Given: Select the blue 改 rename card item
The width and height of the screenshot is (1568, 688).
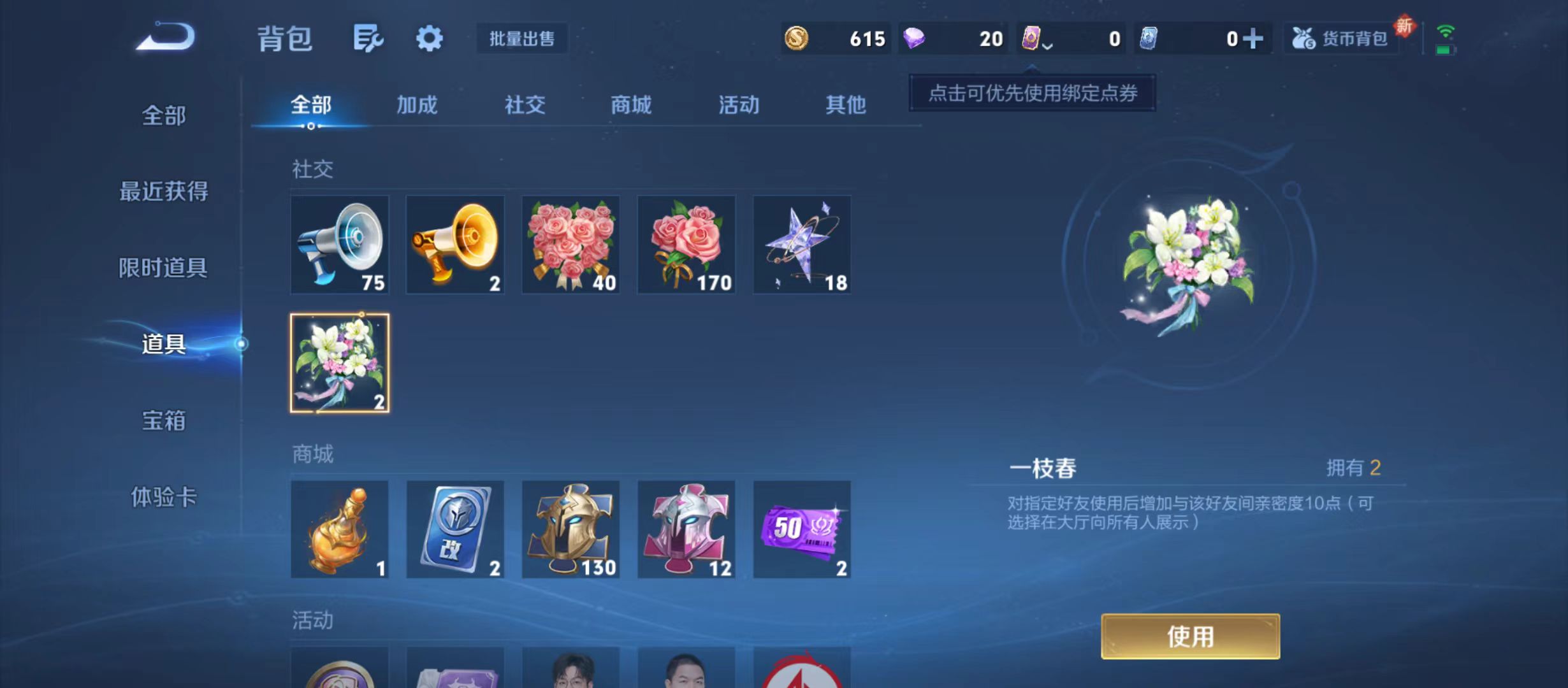Looking at the screenshot, I should [x=455, y=530].
